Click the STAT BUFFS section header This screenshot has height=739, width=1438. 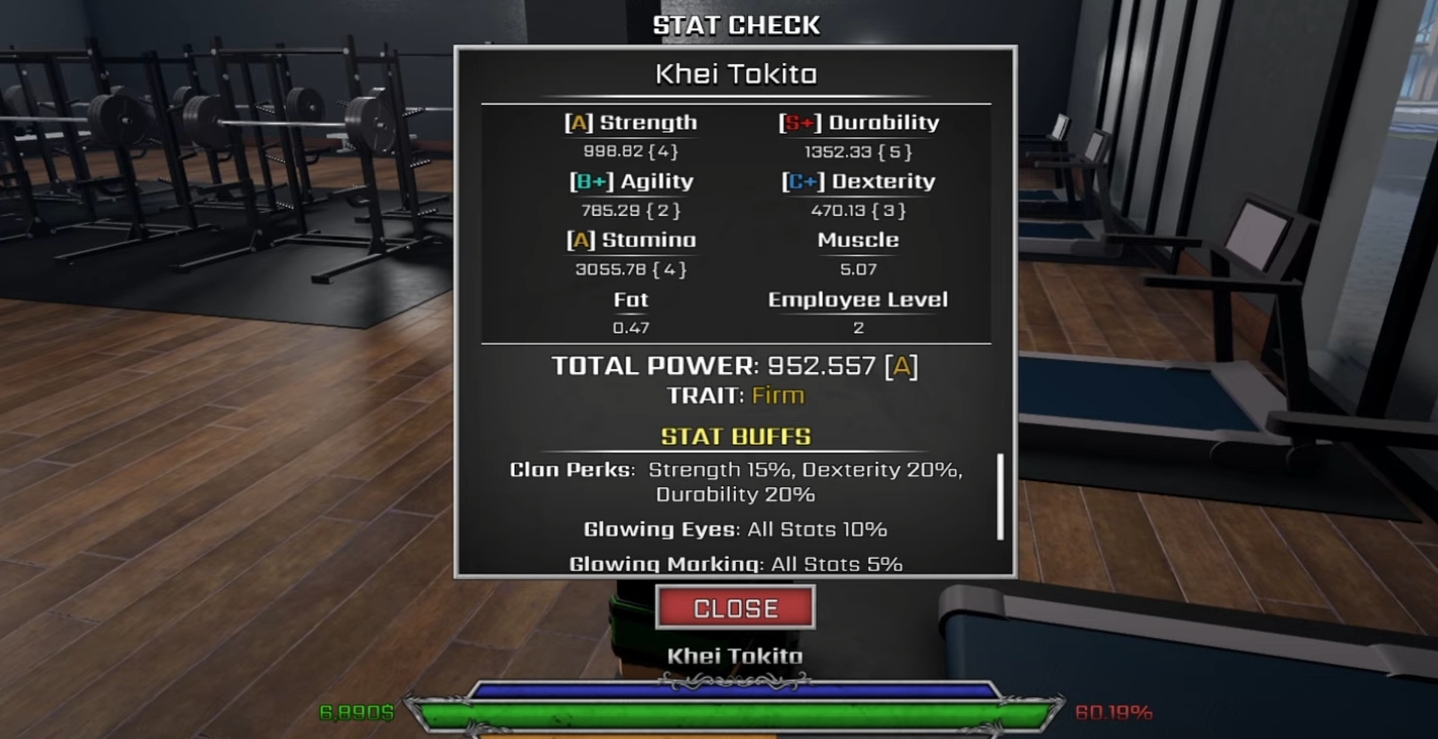tap(735, 436)
